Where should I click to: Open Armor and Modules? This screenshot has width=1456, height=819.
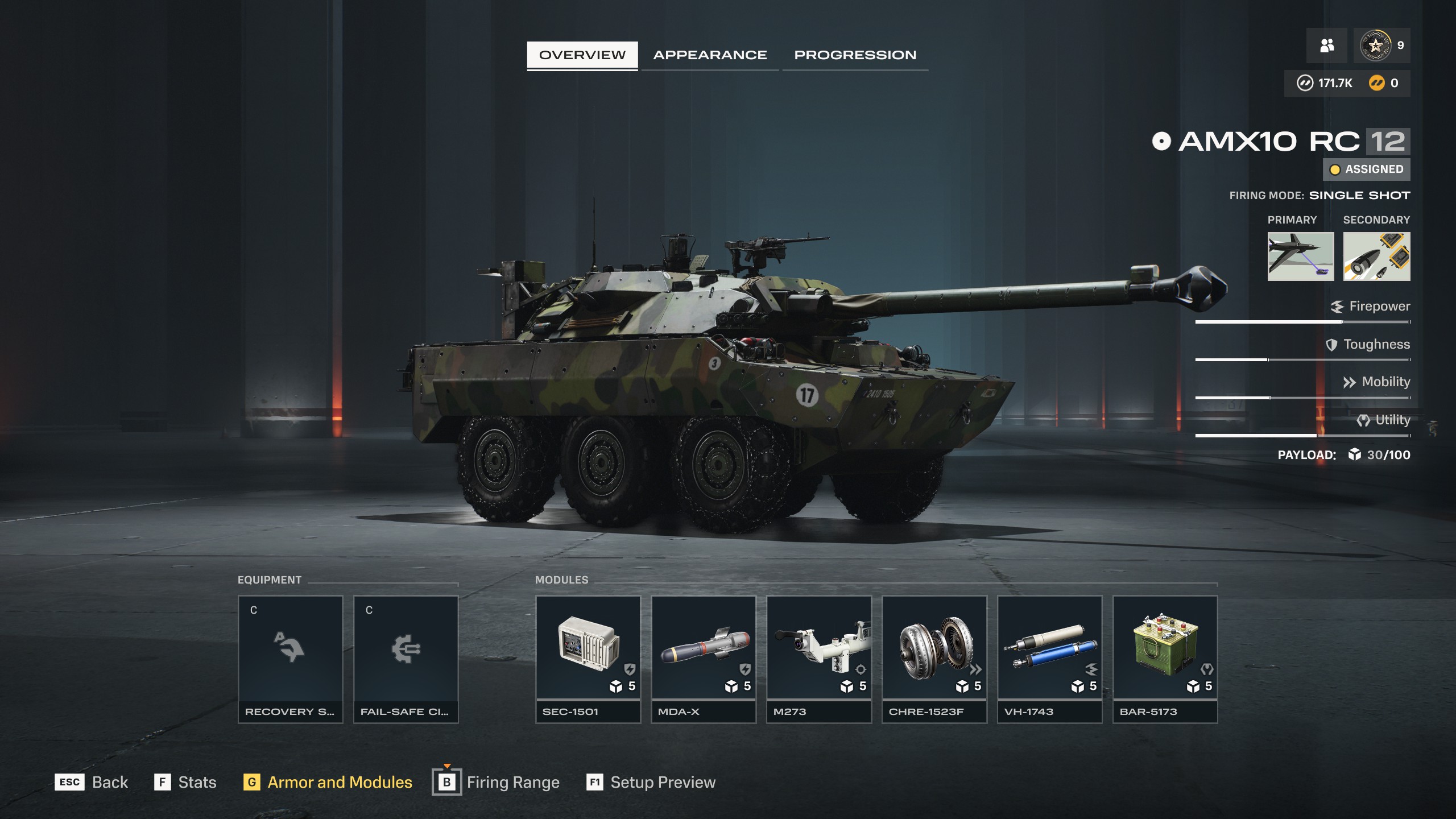(x=328, y=782)
